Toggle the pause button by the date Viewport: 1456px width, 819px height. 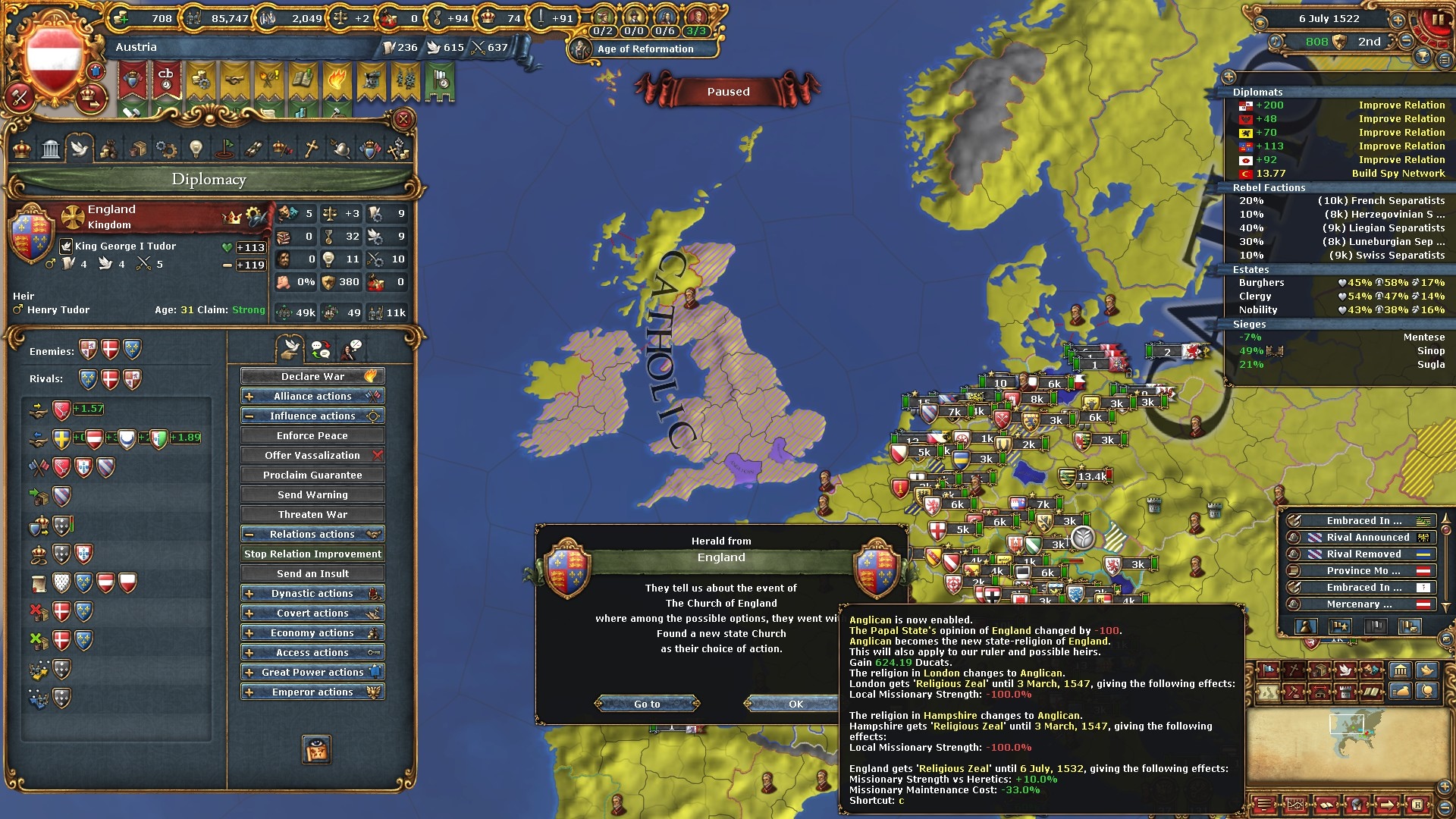[1436, 20]
